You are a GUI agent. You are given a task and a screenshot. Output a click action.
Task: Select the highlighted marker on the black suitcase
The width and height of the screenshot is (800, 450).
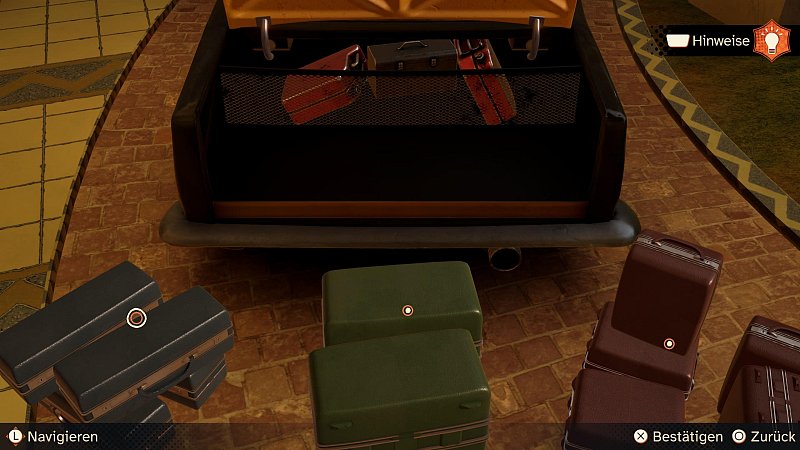pos(137,318)
